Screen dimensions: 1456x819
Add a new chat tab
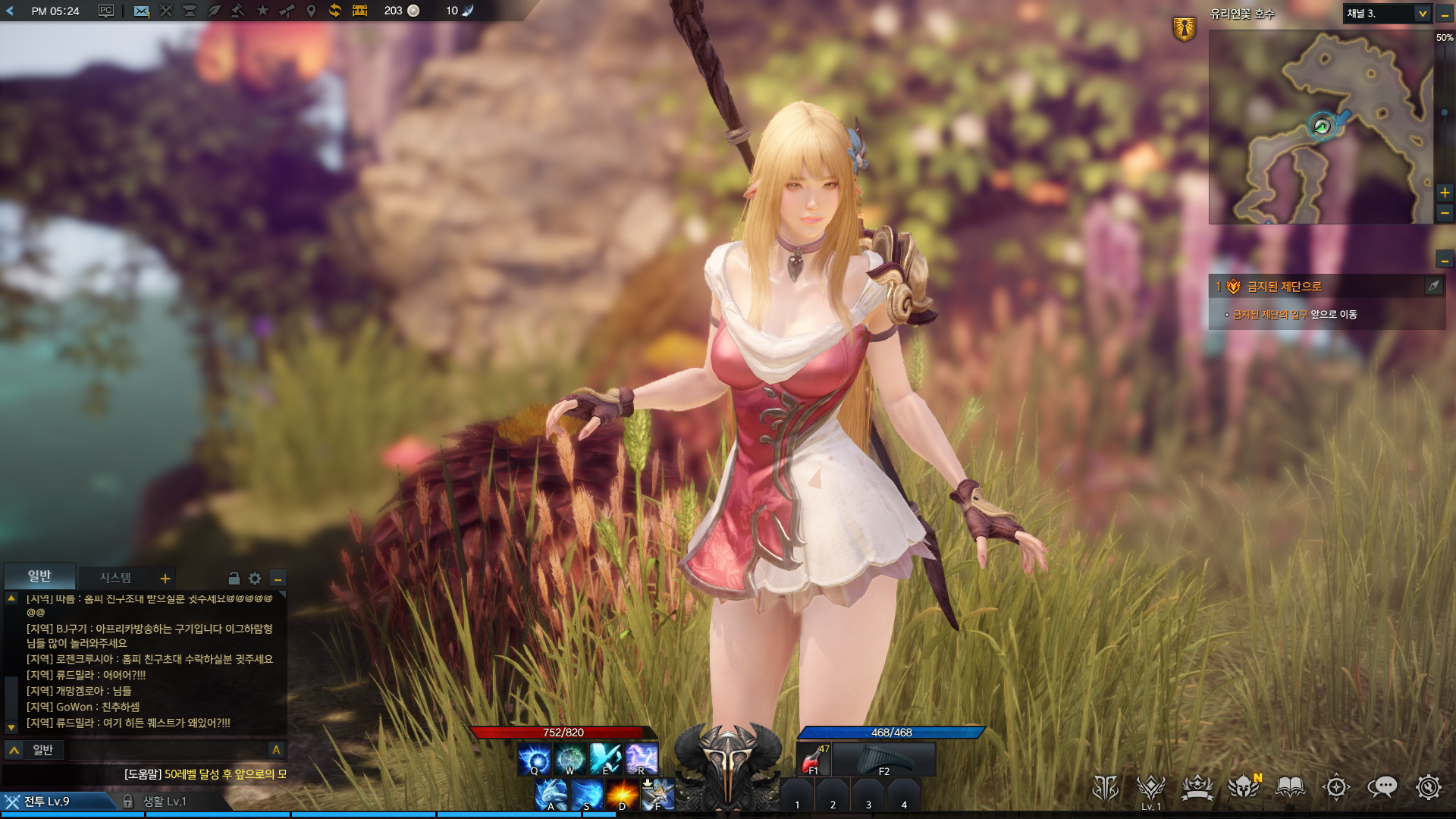coord(165,579)
